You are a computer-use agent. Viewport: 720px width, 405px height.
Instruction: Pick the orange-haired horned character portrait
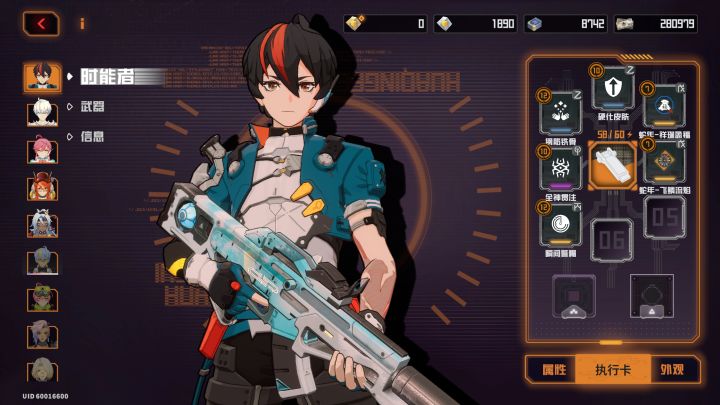42,187
